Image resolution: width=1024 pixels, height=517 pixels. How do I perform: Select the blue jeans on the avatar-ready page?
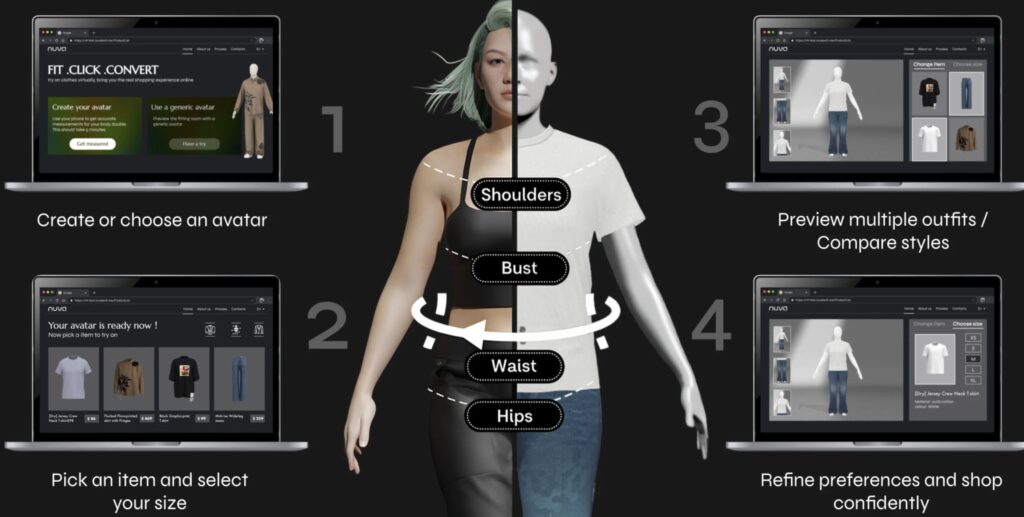click(239, 378)
